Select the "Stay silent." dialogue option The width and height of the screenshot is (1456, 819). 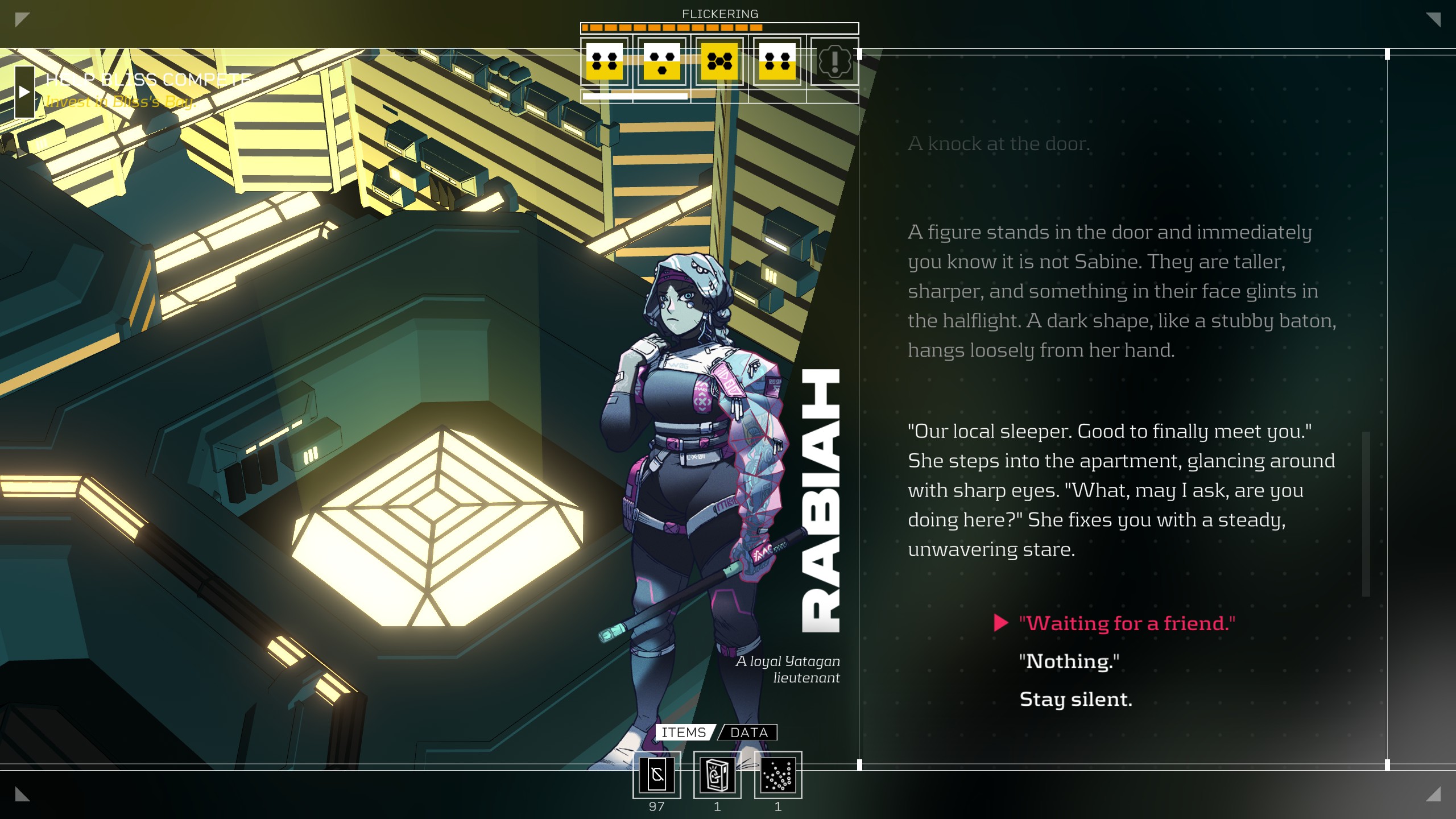click(x=1076, y=700)
